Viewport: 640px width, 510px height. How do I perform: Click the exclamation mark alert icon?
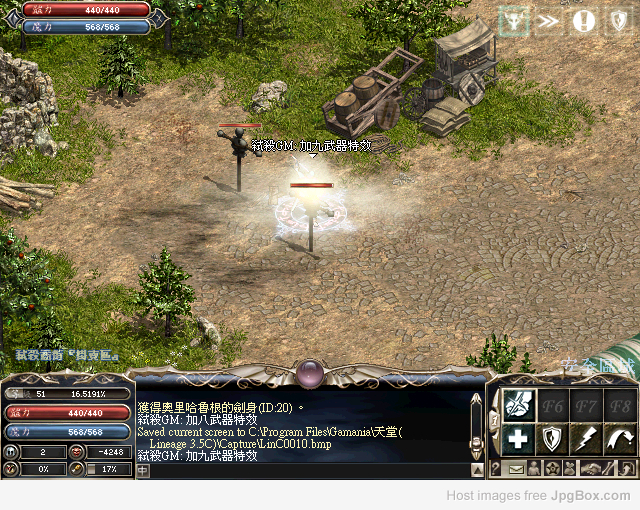(x=584, y=20)
